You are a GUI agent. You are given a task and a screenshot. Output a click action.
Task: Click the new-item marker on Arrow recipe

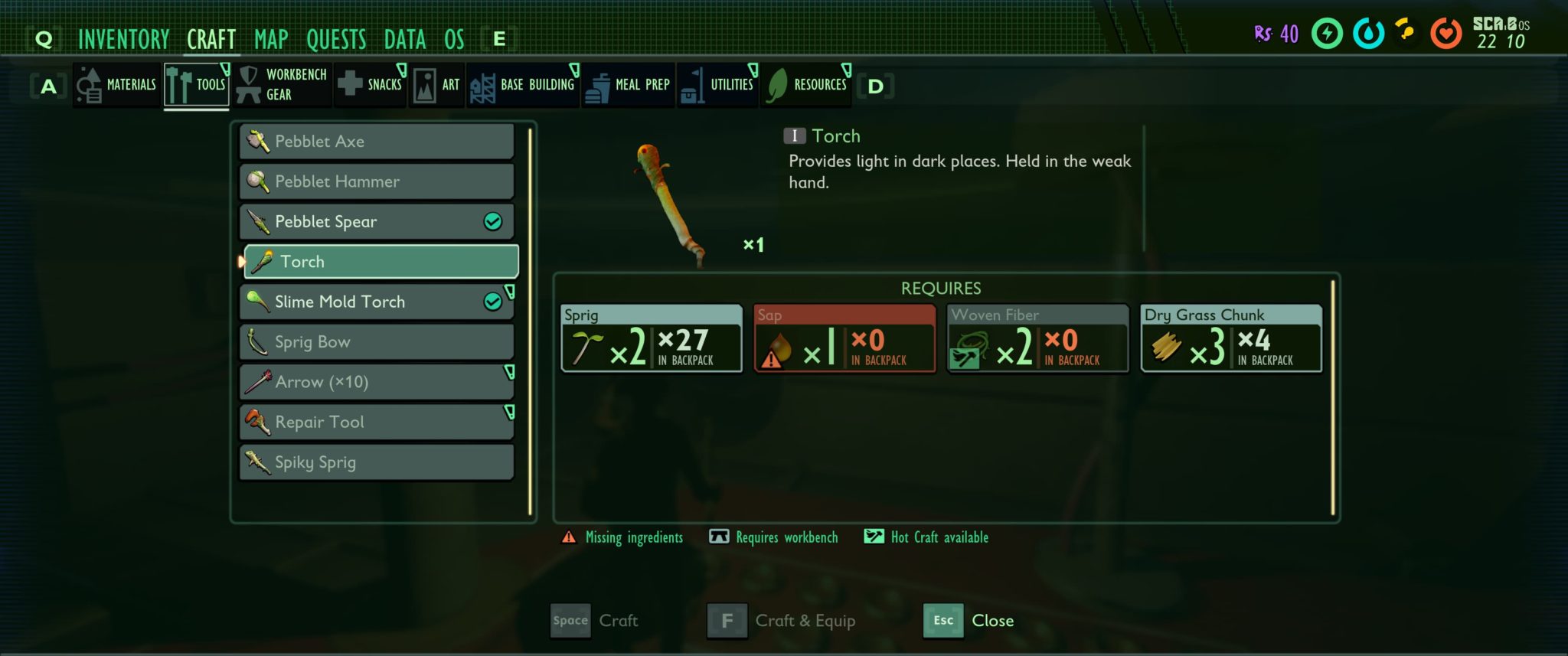tap(509, 373)
